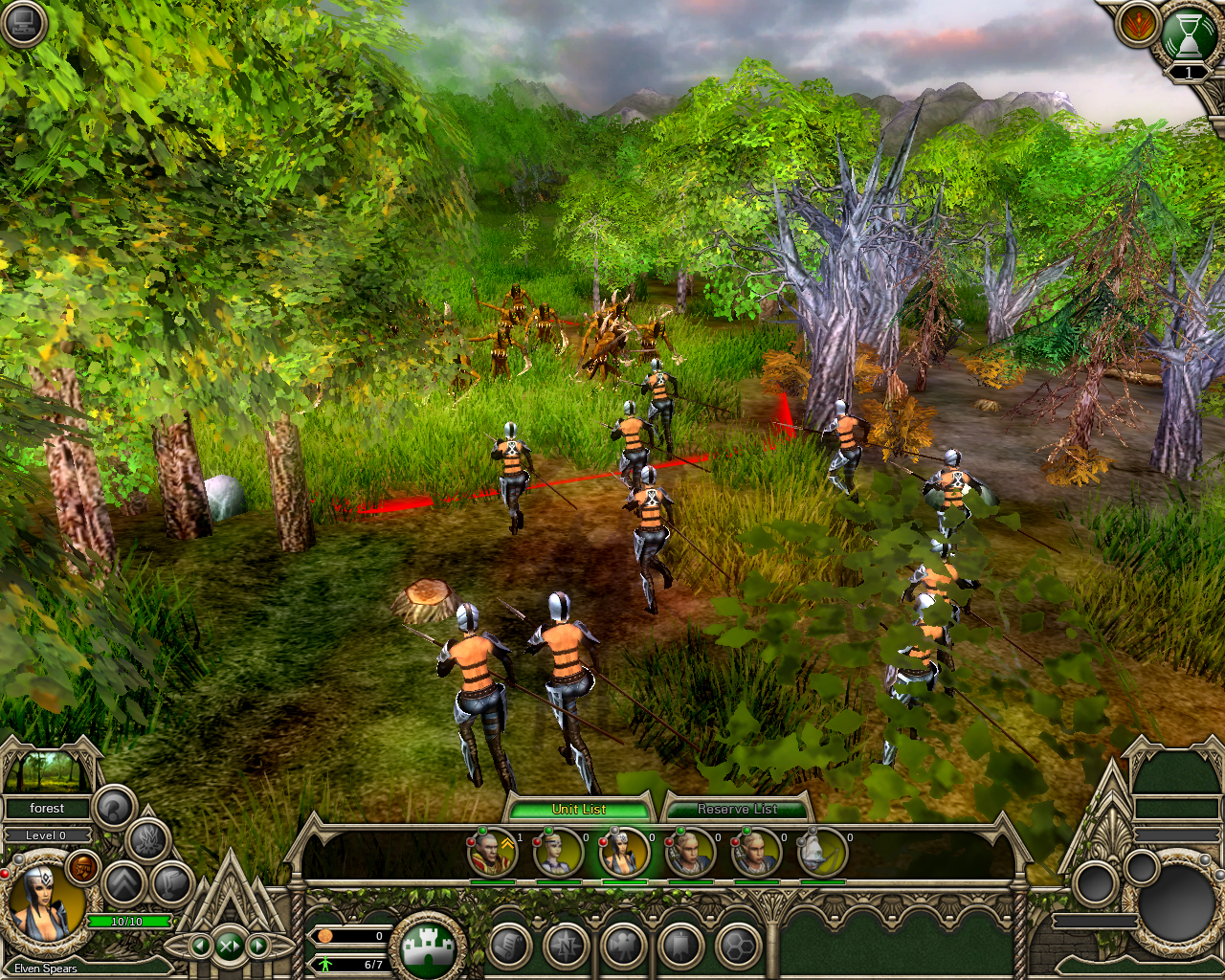This screenshot has width=1225, height=980.
Task: Select the white ship unit portrait
Action: pyautogui.click(x=821, y=853)
